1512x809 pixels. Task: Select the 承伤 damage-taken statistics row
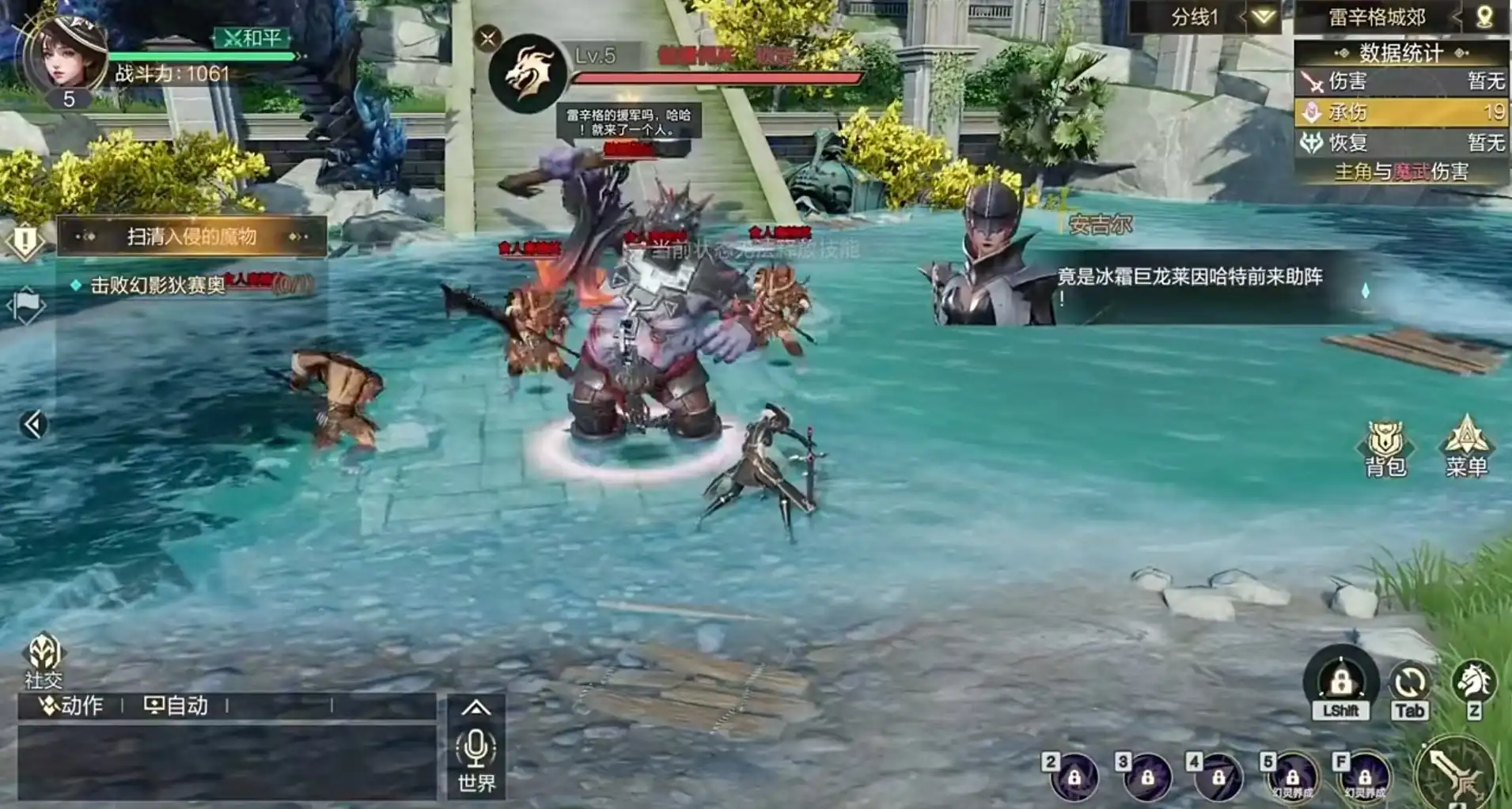(1400, 112)
